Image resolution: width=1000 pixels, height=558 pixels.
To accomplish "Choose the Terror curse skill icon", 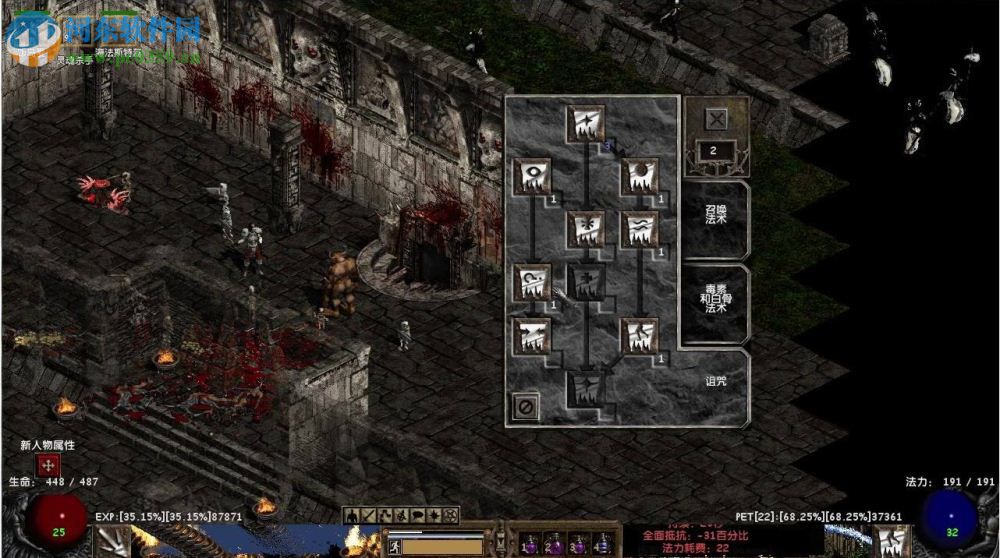I will point(639,230).
